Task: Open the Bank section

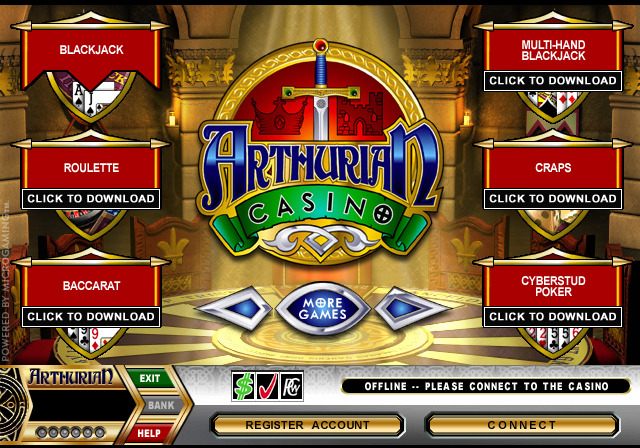Action: 154,406
